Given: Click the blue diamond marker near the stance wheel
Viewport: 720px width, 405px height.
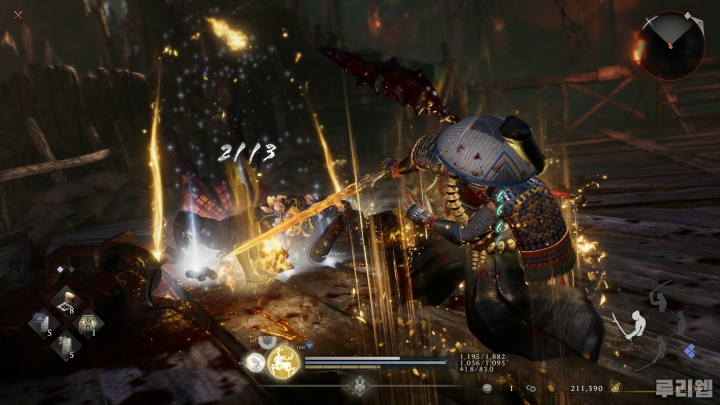Looking at the screenshot, I should coord(689,351).
